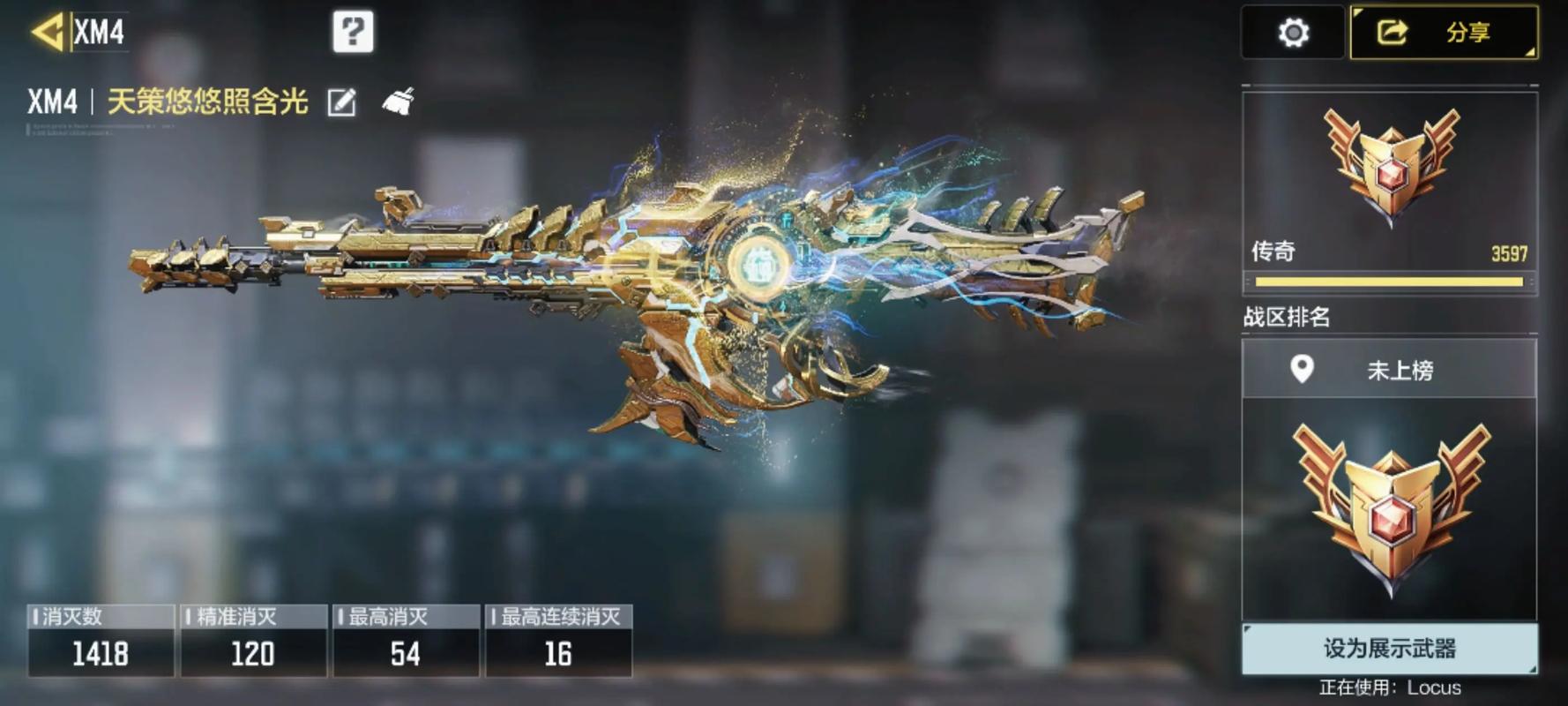1568x706 pixels.
Task: Click the broom clear icon
Action: [x=398, y=102]
